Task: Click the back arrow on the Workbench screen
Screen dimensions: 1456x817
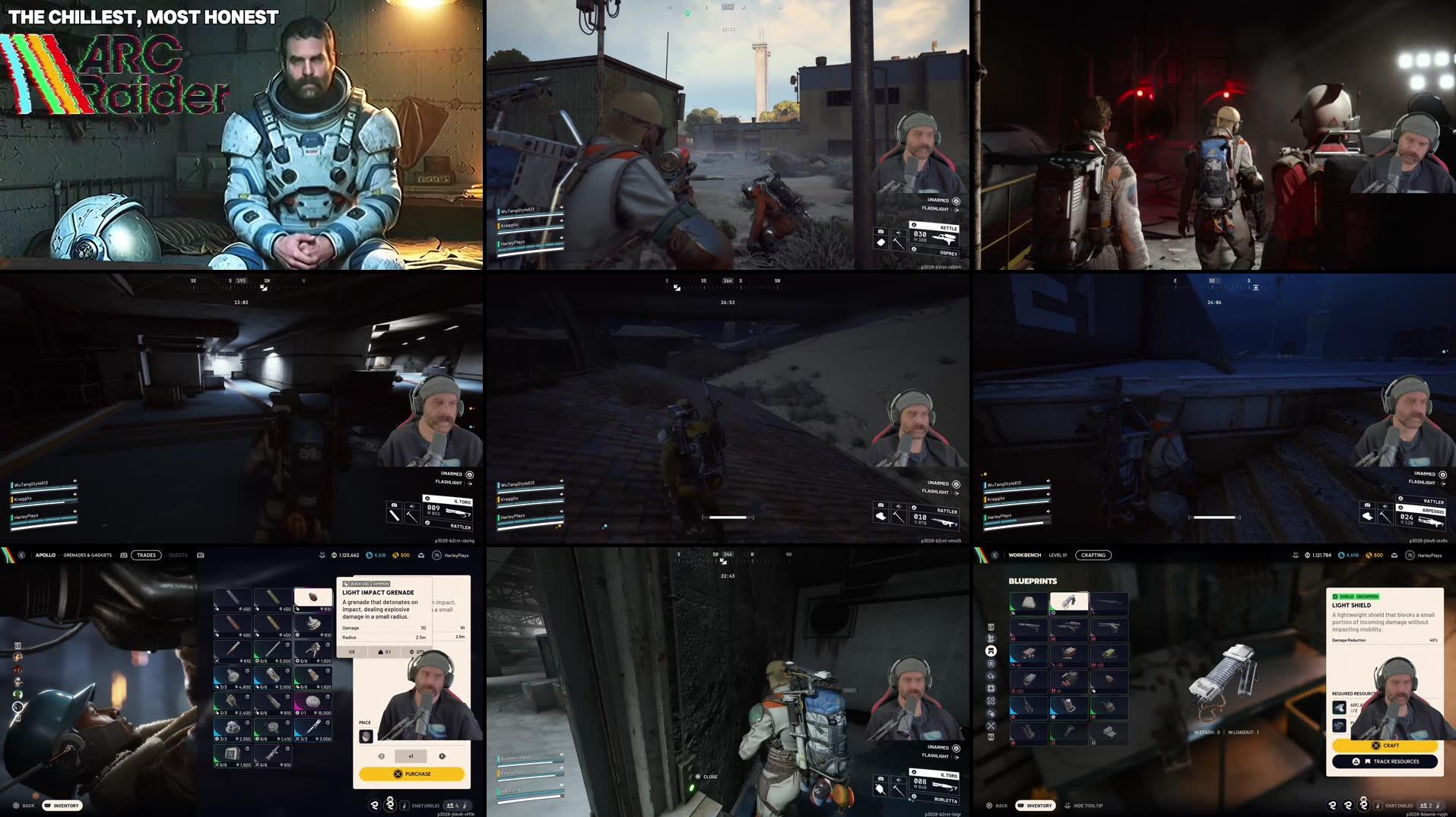Action: pos(994,555)
